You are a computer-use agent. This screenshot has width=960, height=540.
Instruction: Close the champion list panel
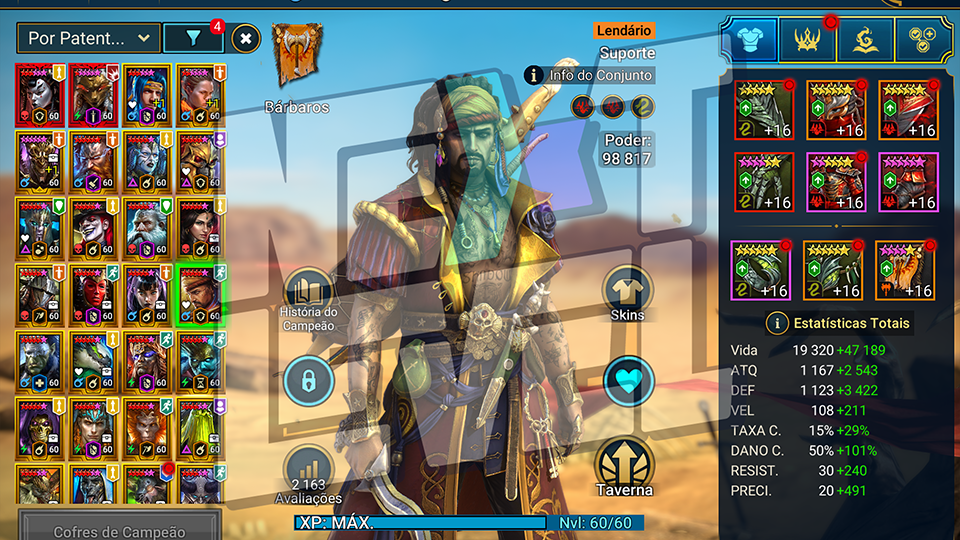pyautogui.click(x=247, y=39)
